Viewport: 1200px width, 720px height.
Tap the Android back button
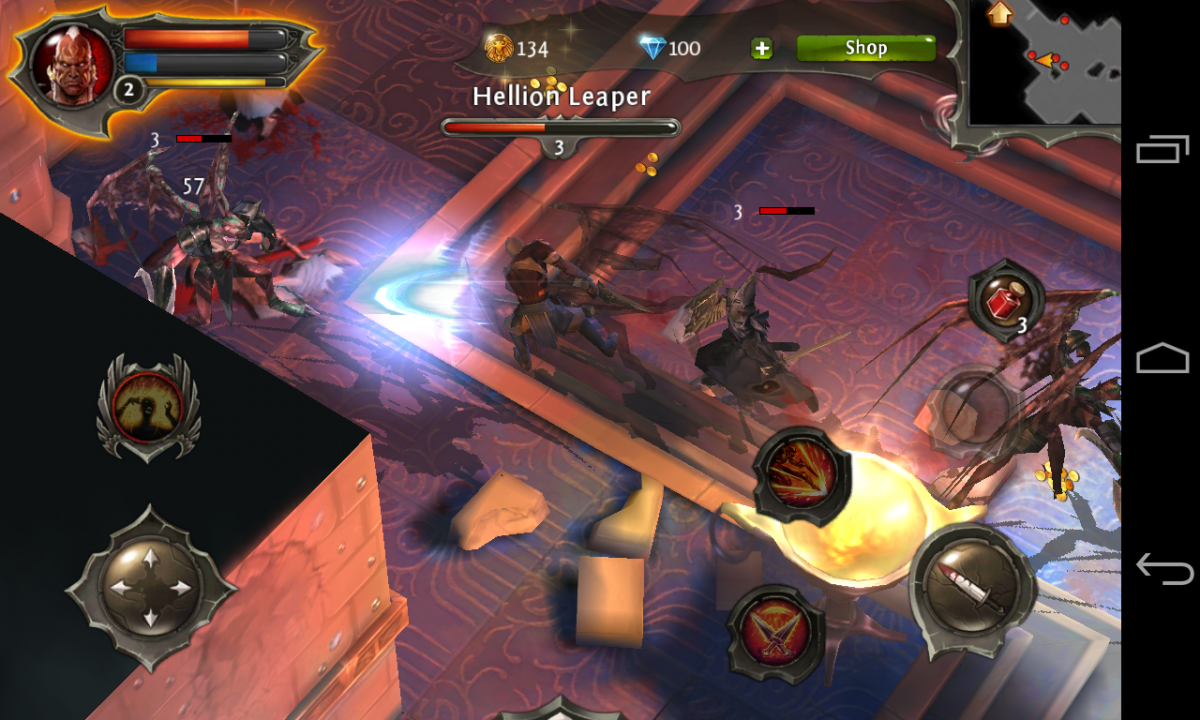click(x=1163, y=570)
